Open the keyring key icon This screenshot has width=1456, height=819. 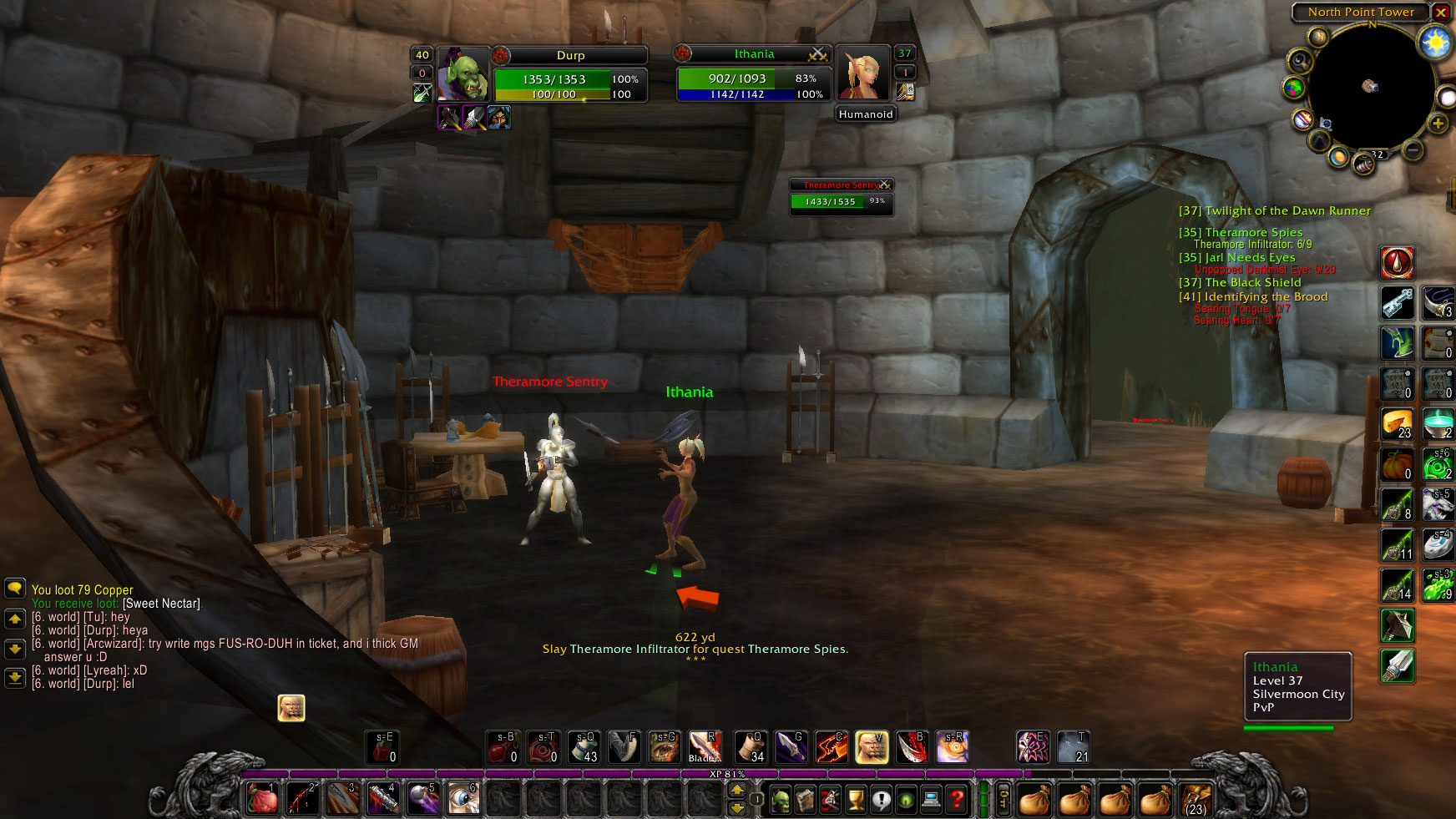[x=1003, y=800]
